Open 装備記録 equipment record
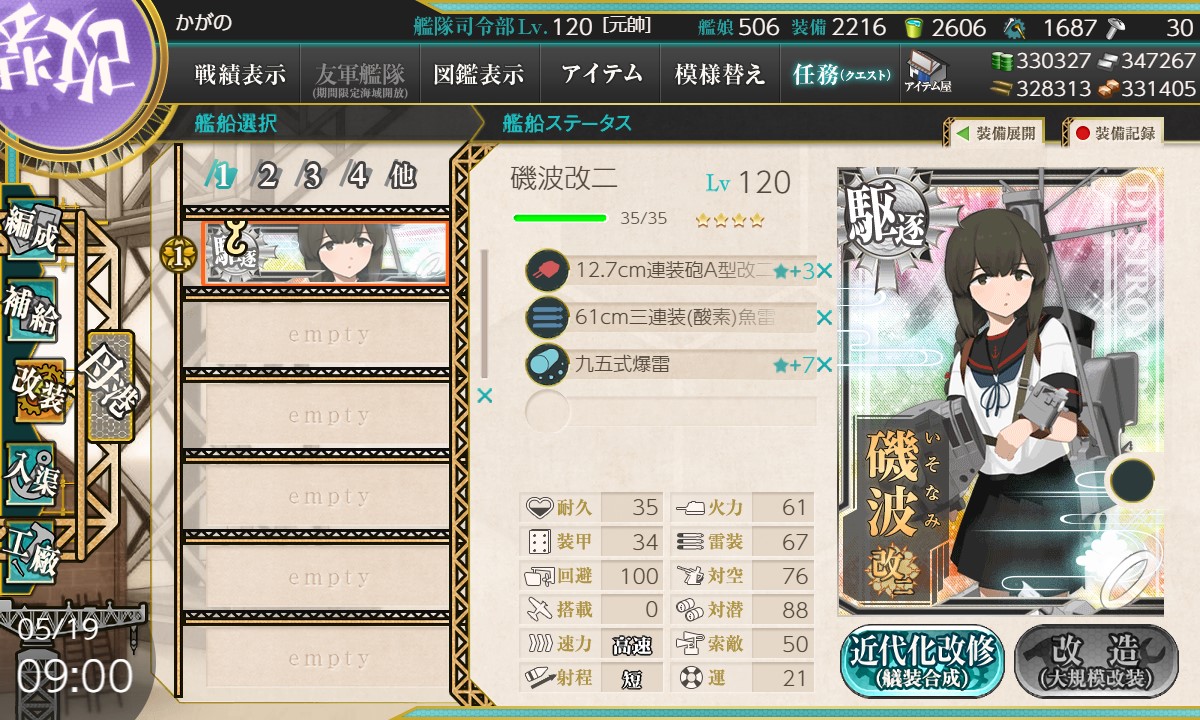The image size is (1200, 720). point(1114,132)
